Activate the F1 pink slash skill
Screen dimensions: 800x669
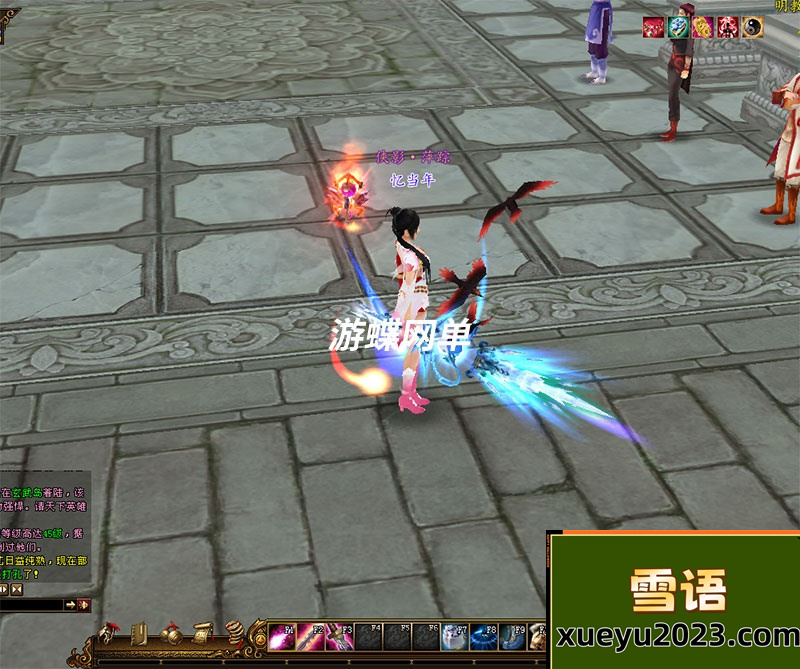[283, 638]
